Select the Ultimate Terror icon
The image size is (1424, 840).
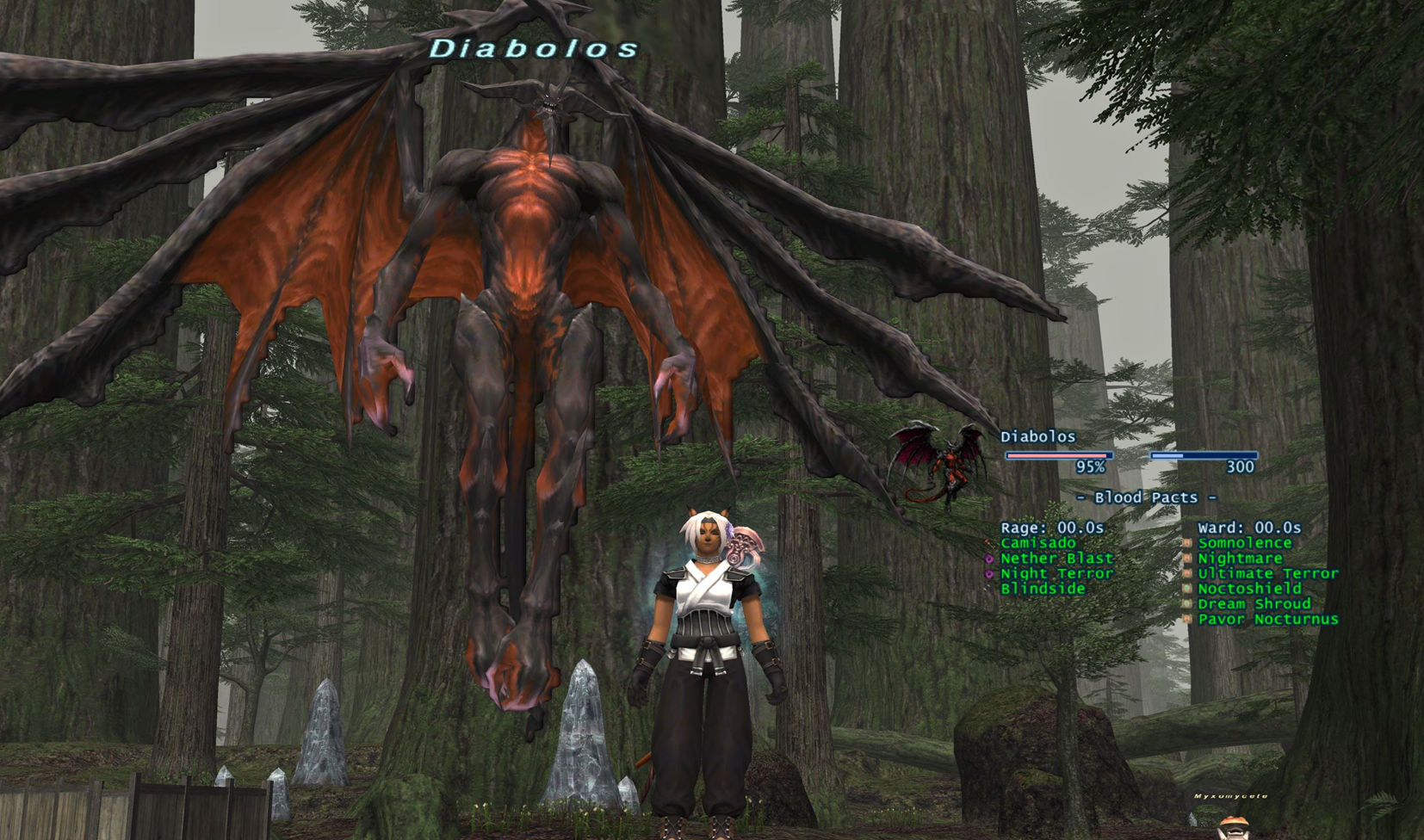1187,573
